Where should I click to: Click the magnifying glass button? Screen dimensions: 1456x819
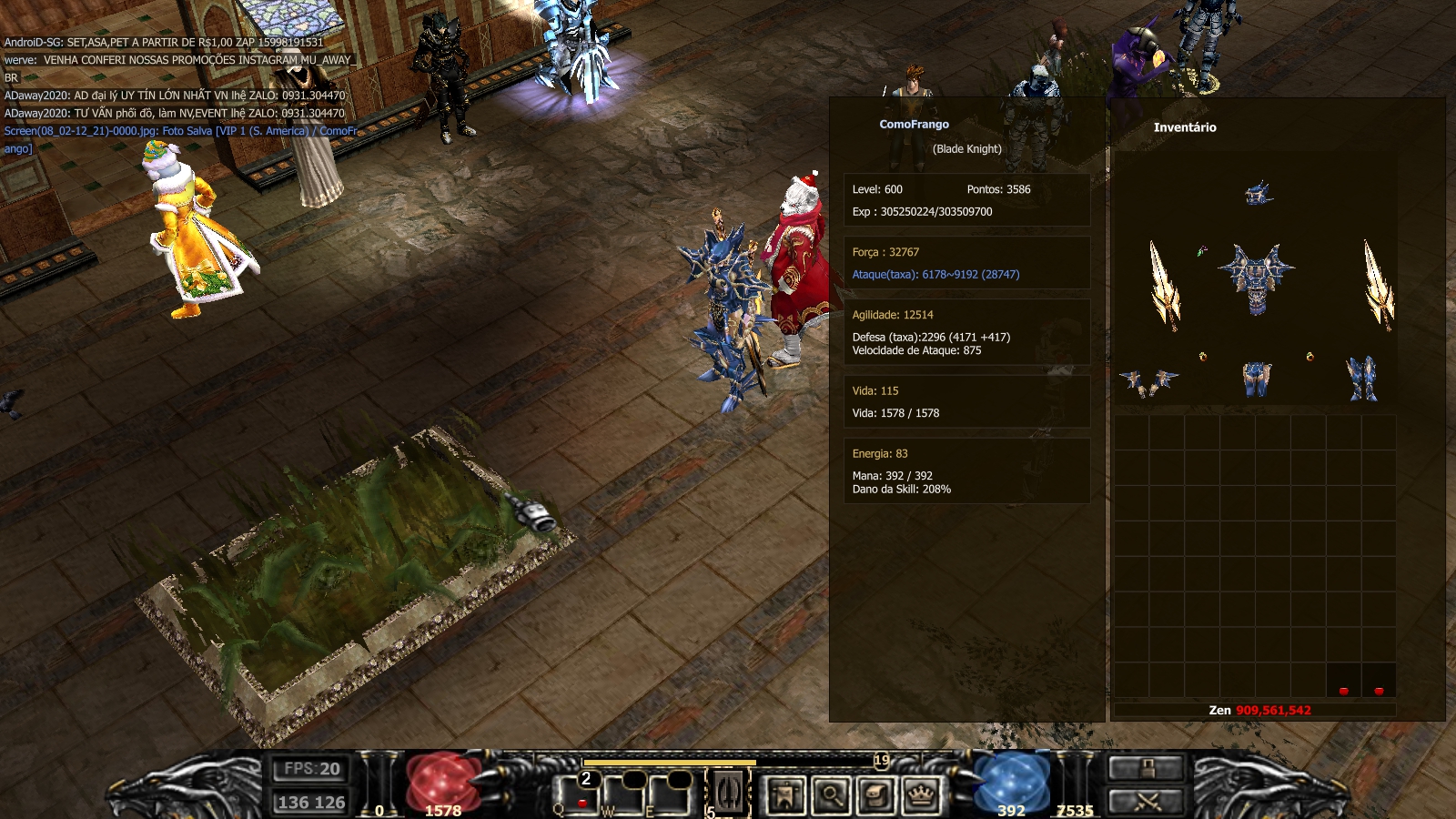pyautogui.click(x=831, y=795)
